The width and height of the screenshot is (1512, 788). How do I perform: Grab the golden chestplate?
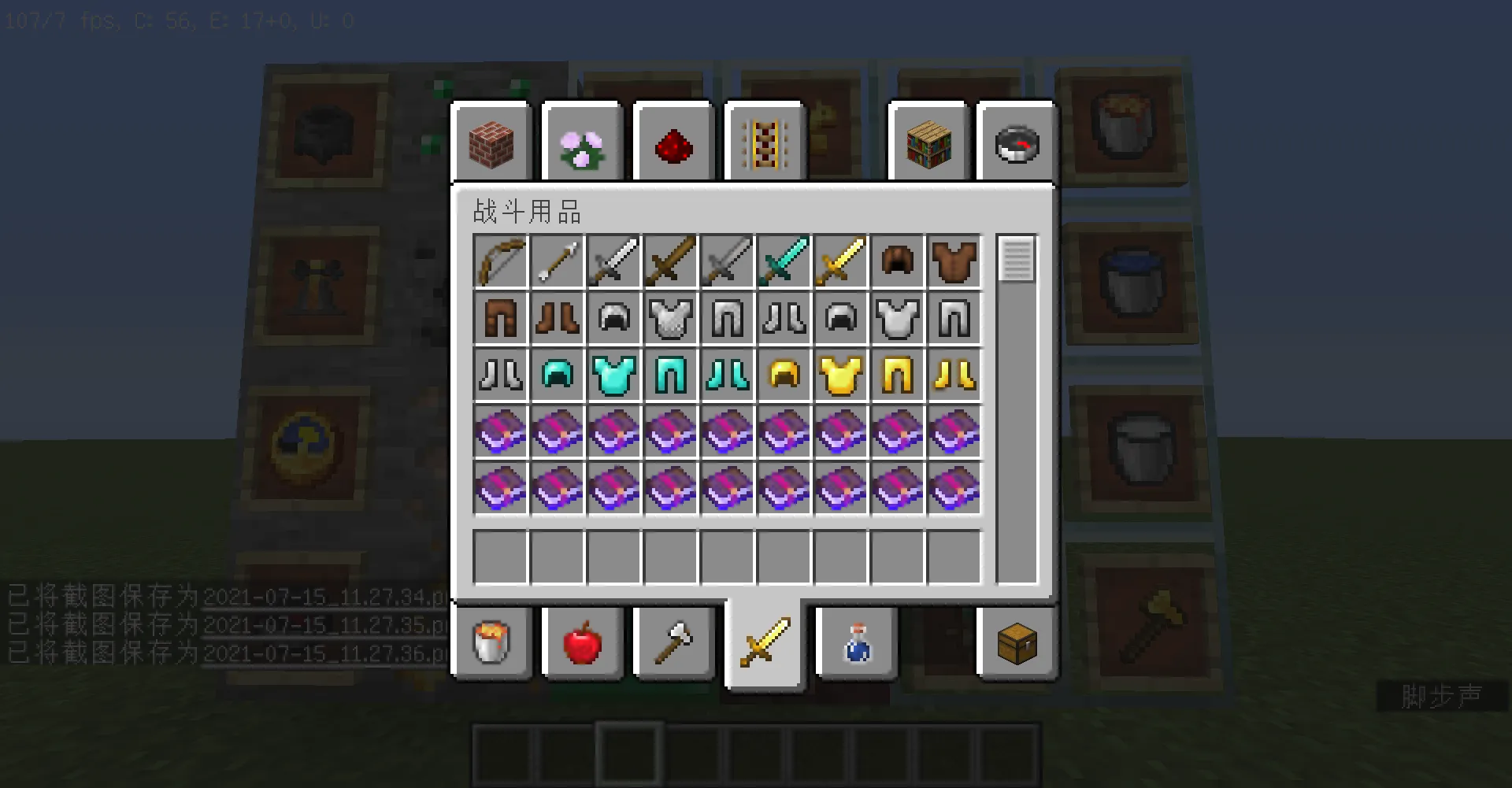[841, 375]
